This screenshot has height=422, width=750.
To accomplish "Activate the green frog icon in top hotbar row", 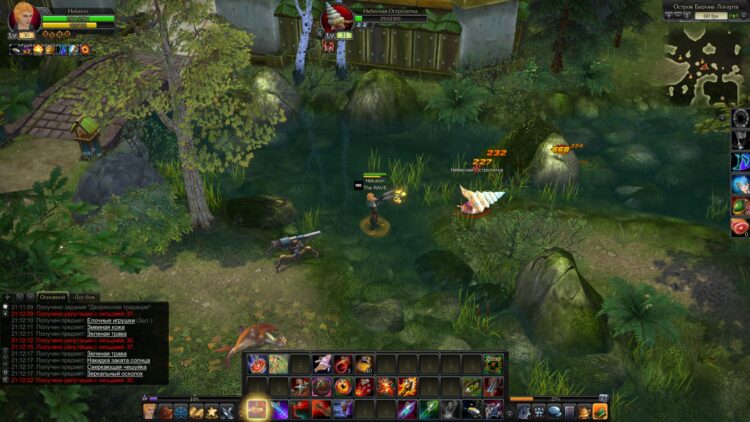I will click(492, 364).
